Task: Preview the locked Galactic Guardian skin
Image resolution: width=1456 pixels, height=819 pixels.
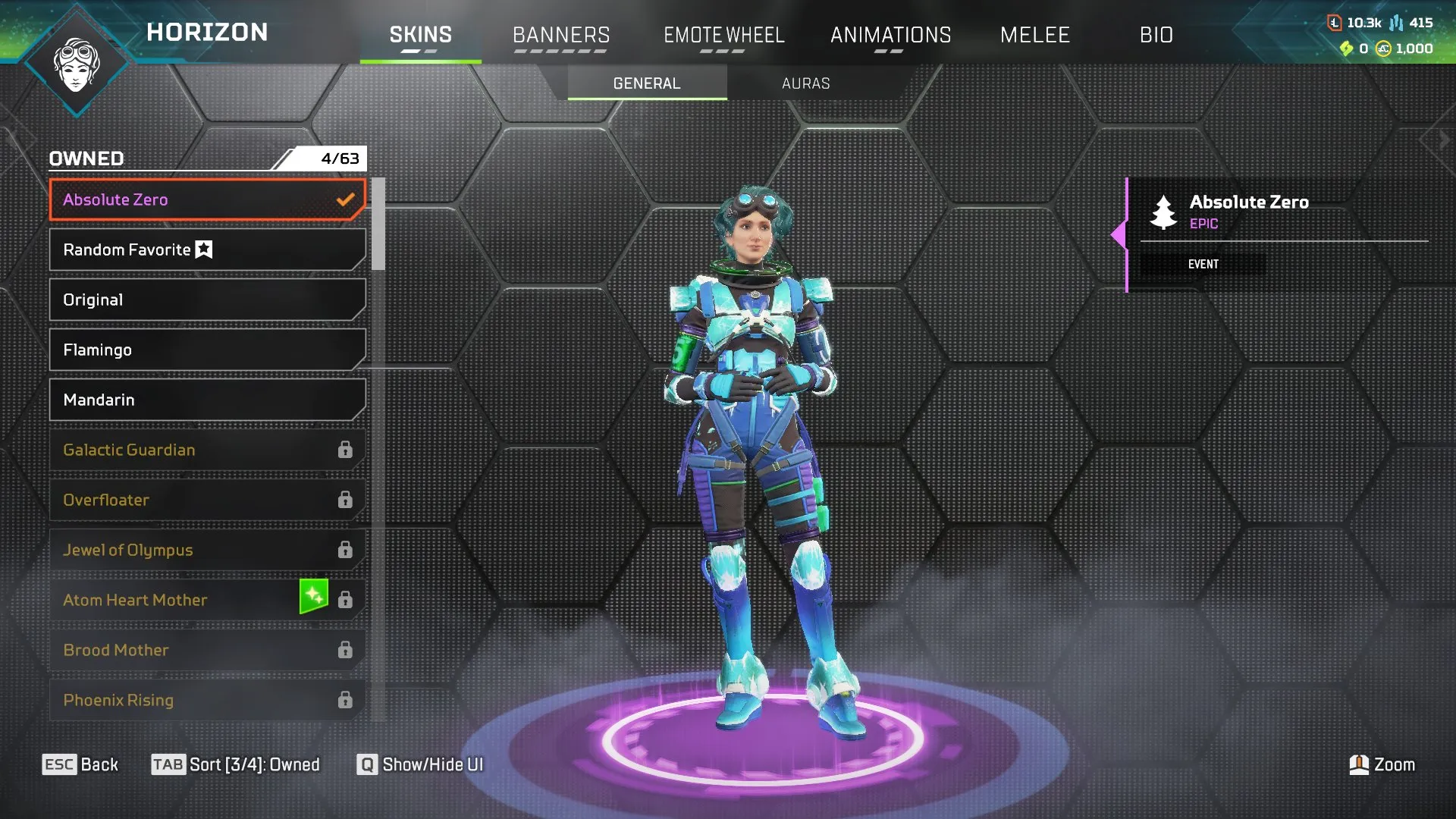Action: (x=206, y=450)
